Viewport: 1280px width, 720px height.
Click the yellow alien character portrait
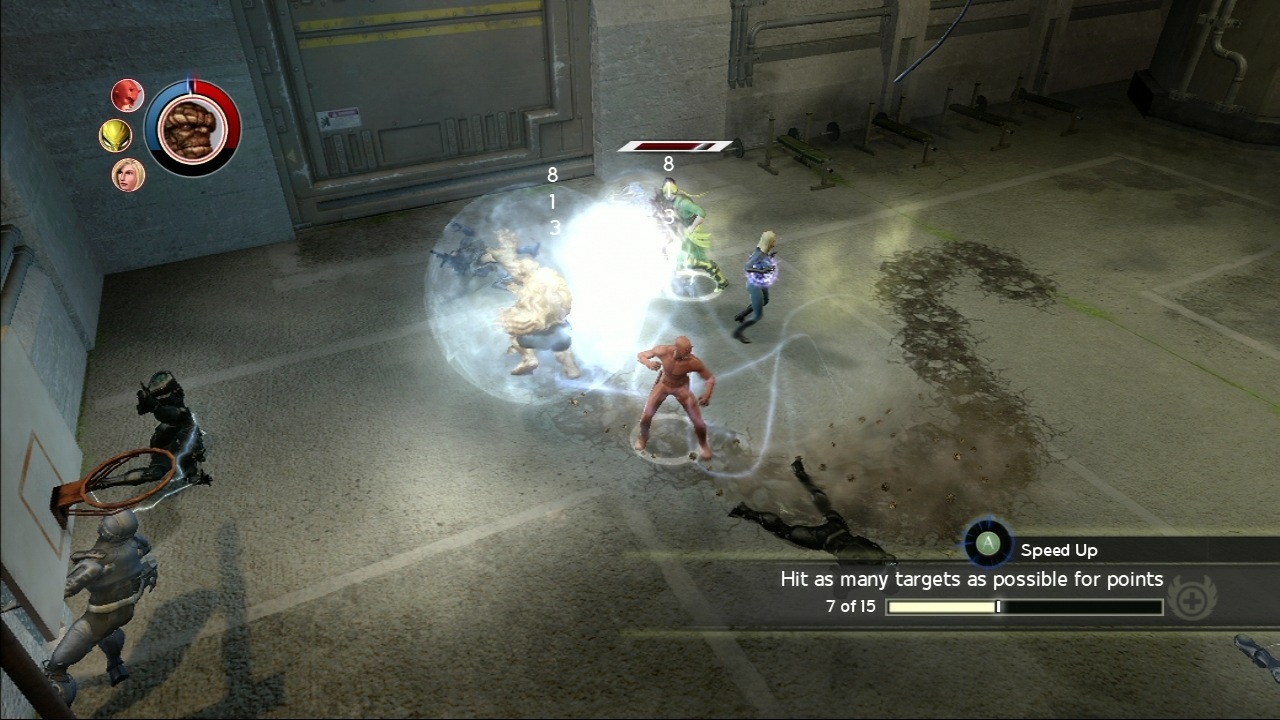click(x=118, y=133)
